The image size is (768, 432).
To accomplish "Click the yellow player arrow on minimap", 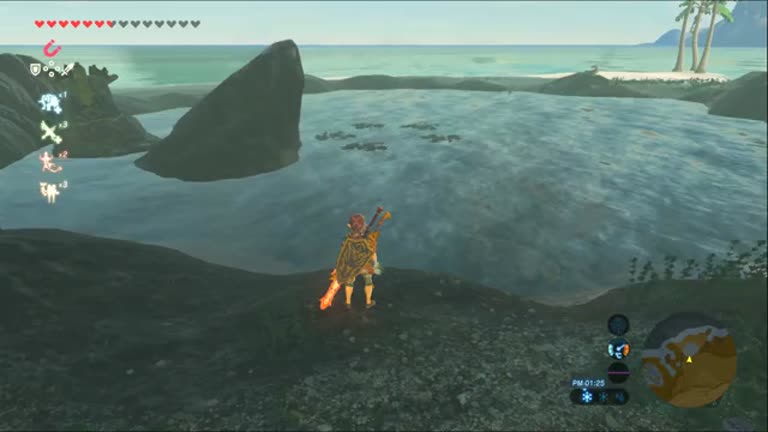I will [688, 358].
